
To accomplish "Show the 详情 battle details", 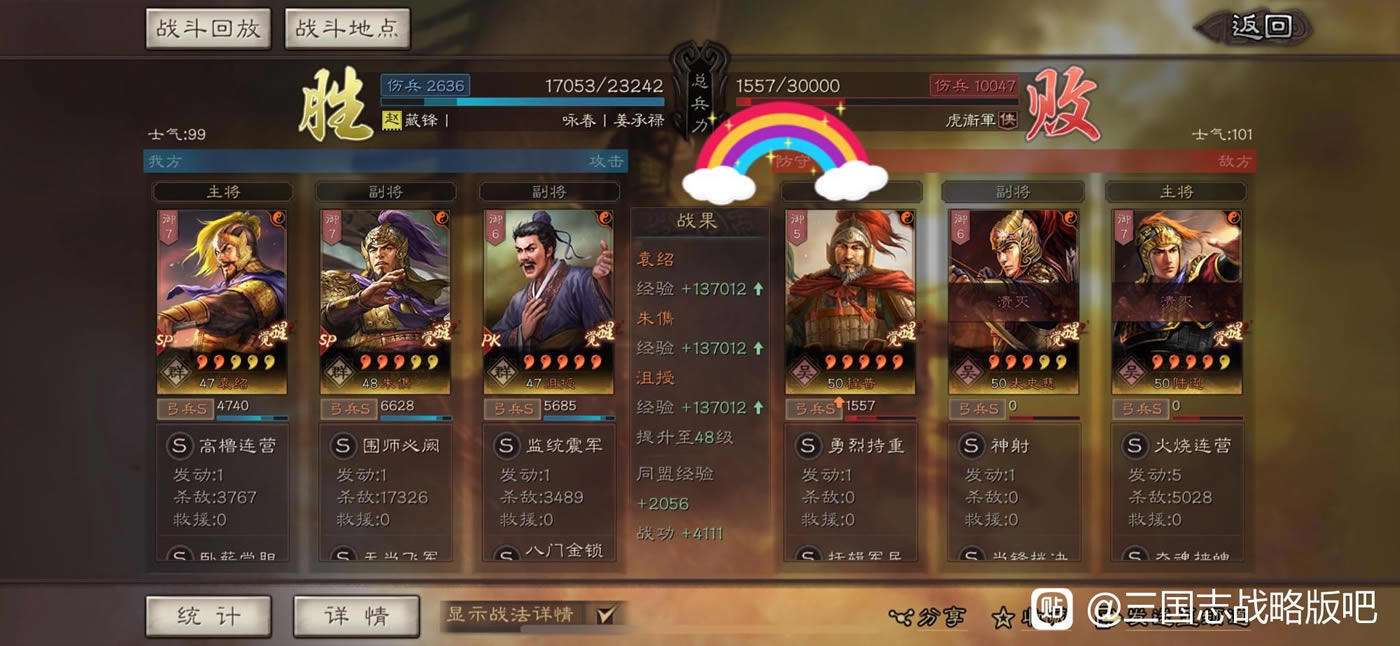I will click(356, 616).
